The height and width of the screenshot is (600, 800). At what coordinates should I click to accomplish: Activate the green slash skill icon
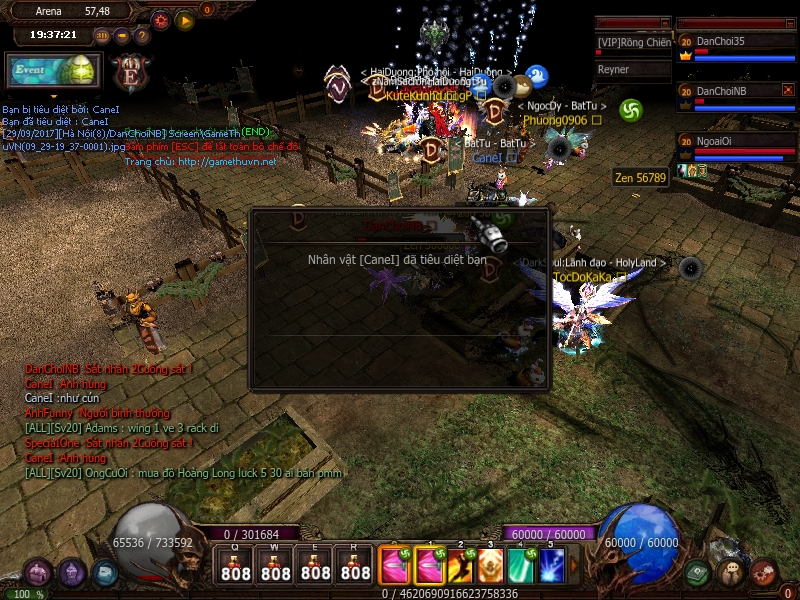tap(521, 566)
